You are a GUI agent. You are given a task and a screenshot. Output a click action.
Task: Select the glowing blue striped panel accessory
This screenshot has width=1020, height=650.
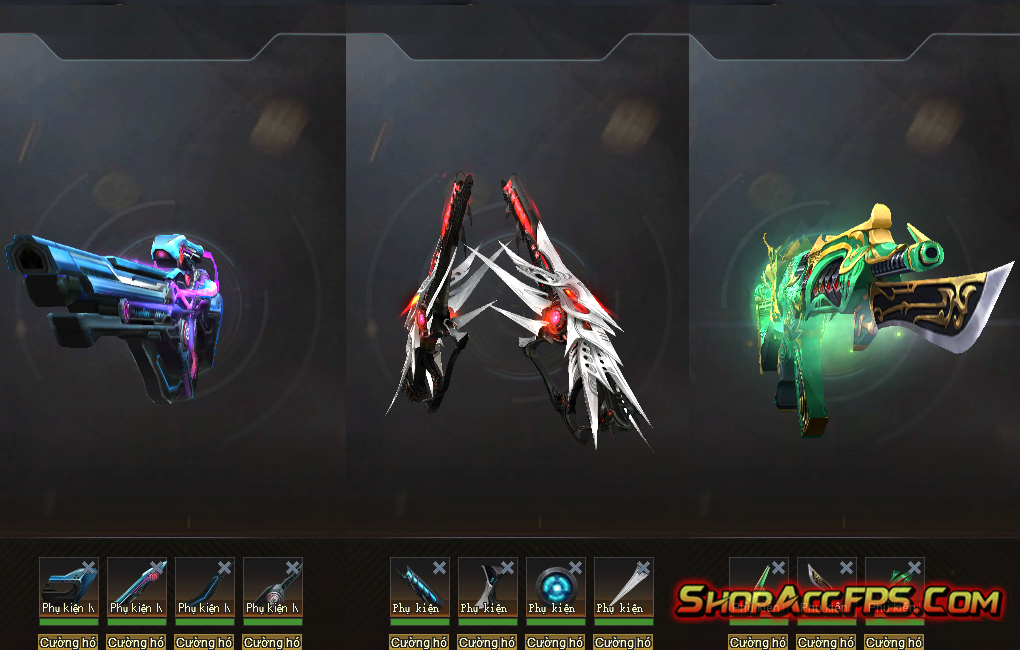click(419, 587)
